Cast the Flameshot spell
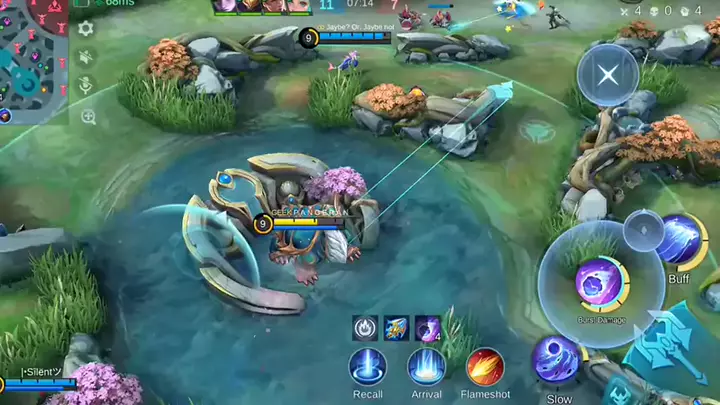The height and width of the screenshot is (405, 720). click(x=485, y=366)
